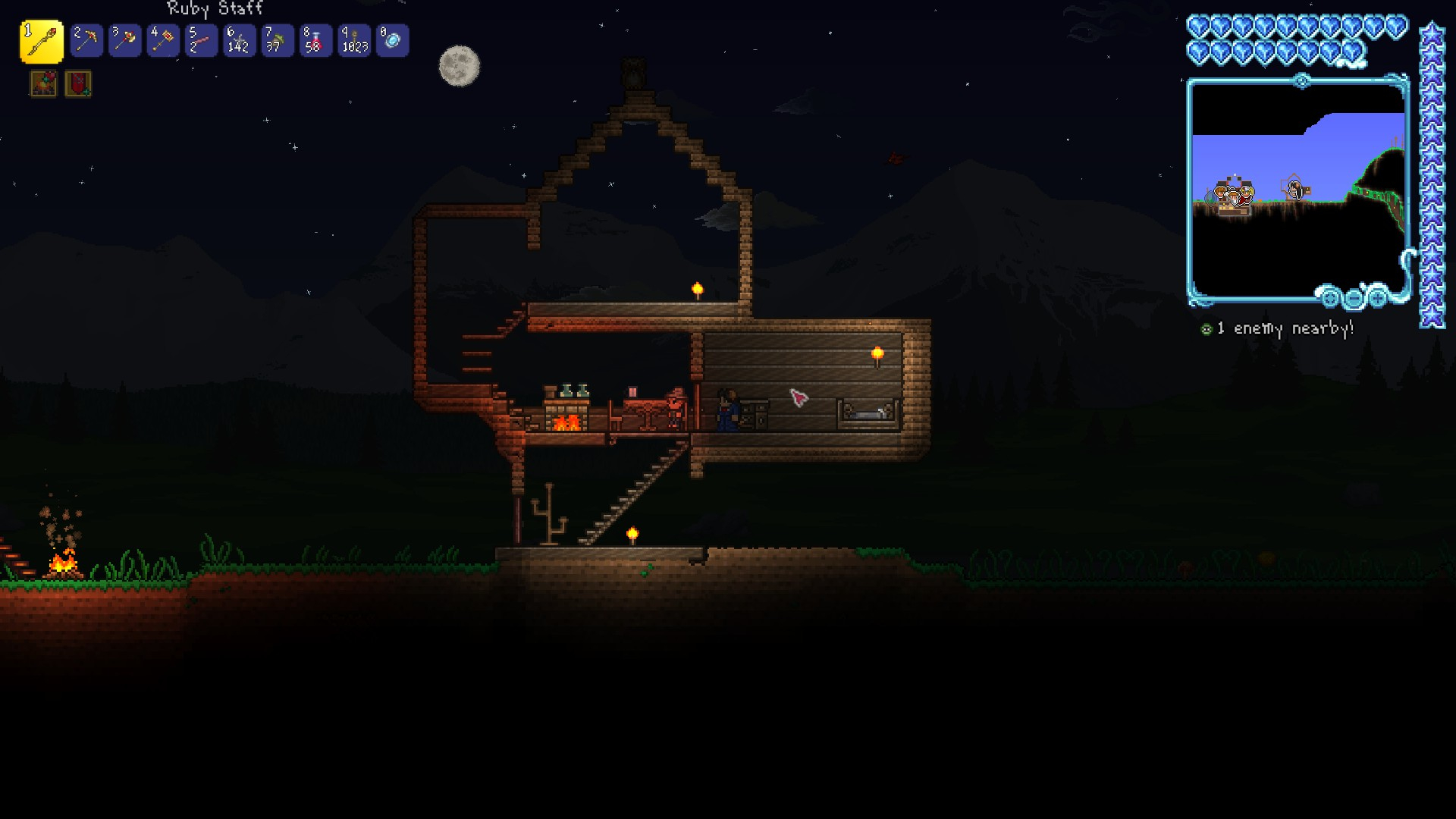The width and height of the screenshot is (1456, 819).
Task: Choose the gold axe in slot 3
Action: (124, 41)
